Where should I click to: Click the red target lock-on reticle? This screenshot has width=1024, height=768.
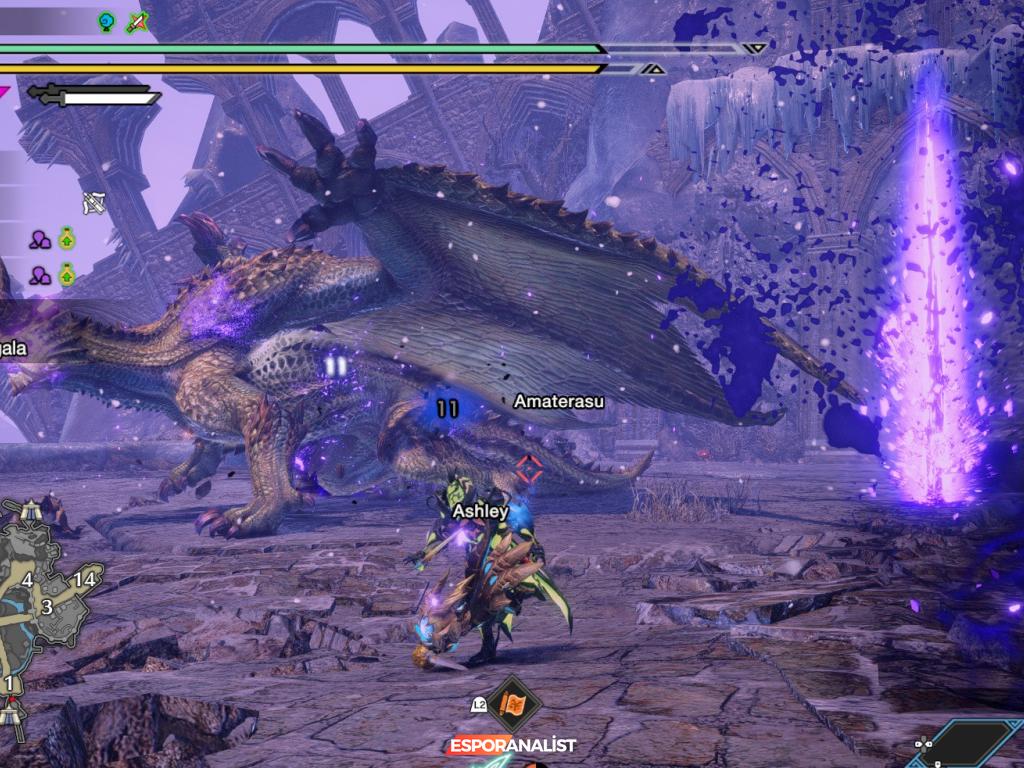[x=528, y=467]
